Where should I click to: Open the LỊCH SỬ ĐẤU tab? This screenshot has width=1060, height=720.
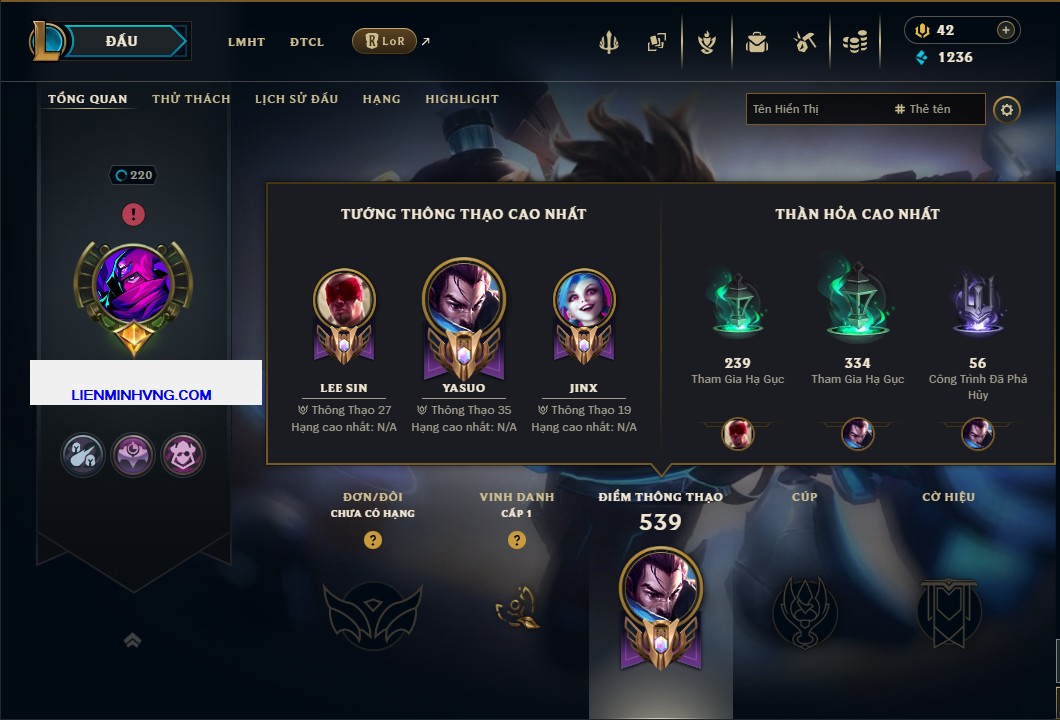(296, 99)
